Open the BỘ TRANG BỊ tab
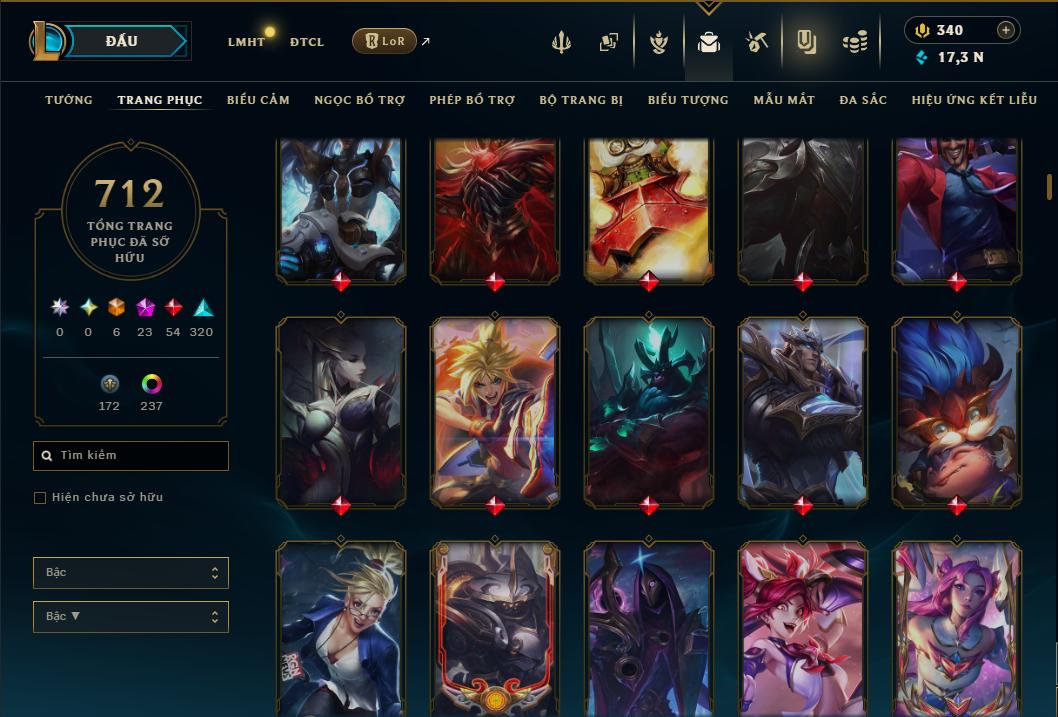1058x717 pixels. tap(581, 100)
